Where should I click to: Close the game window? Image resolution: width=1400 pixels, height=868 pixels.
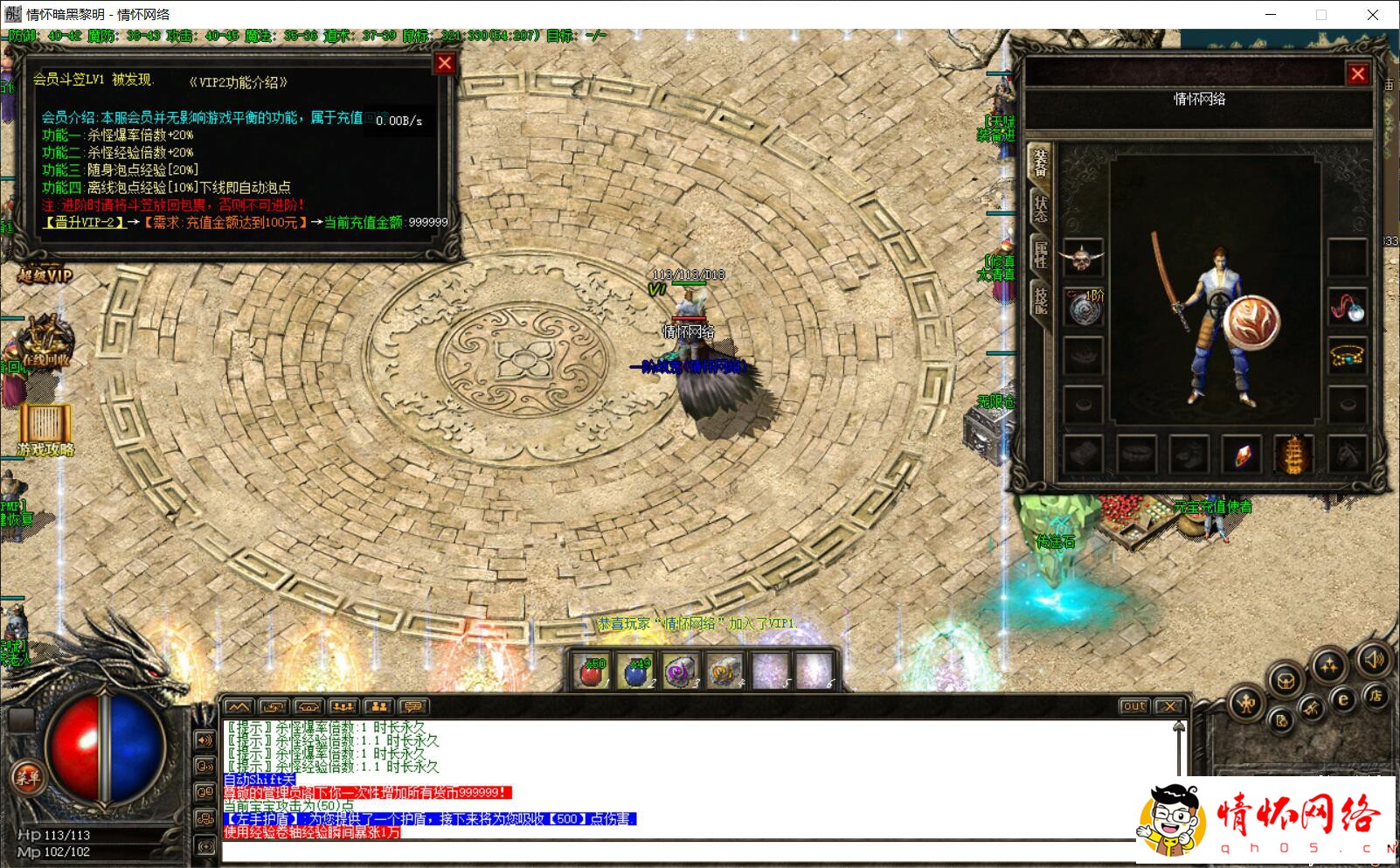point(1373,15)
